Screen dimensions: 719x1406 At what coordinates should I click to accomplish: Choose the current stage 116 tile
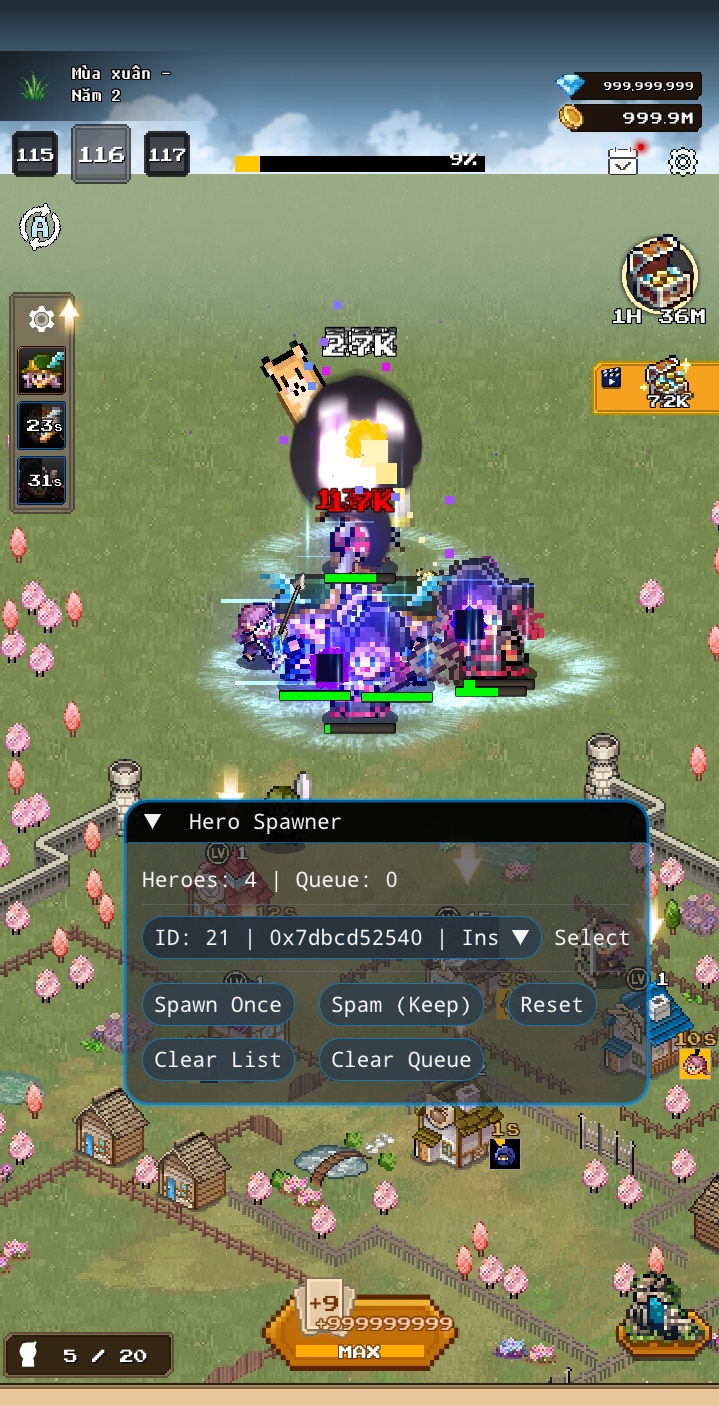click(x=101, y=154)
